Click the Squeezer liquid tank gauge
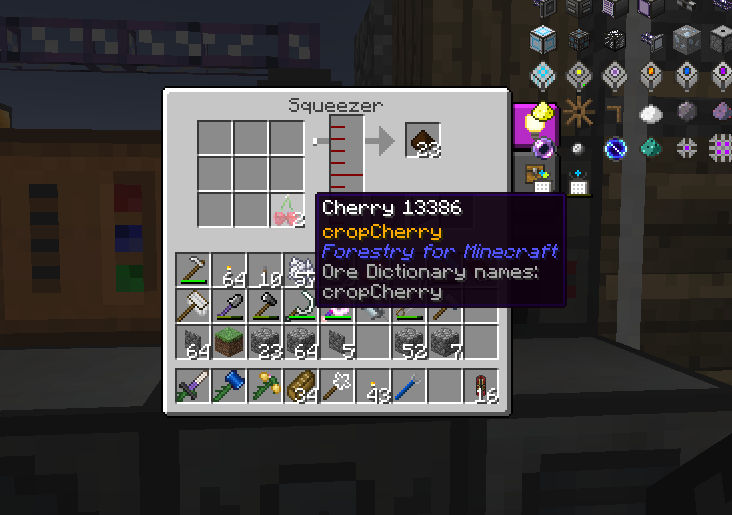This screenshot has width=732, height=515. [346, 152]
